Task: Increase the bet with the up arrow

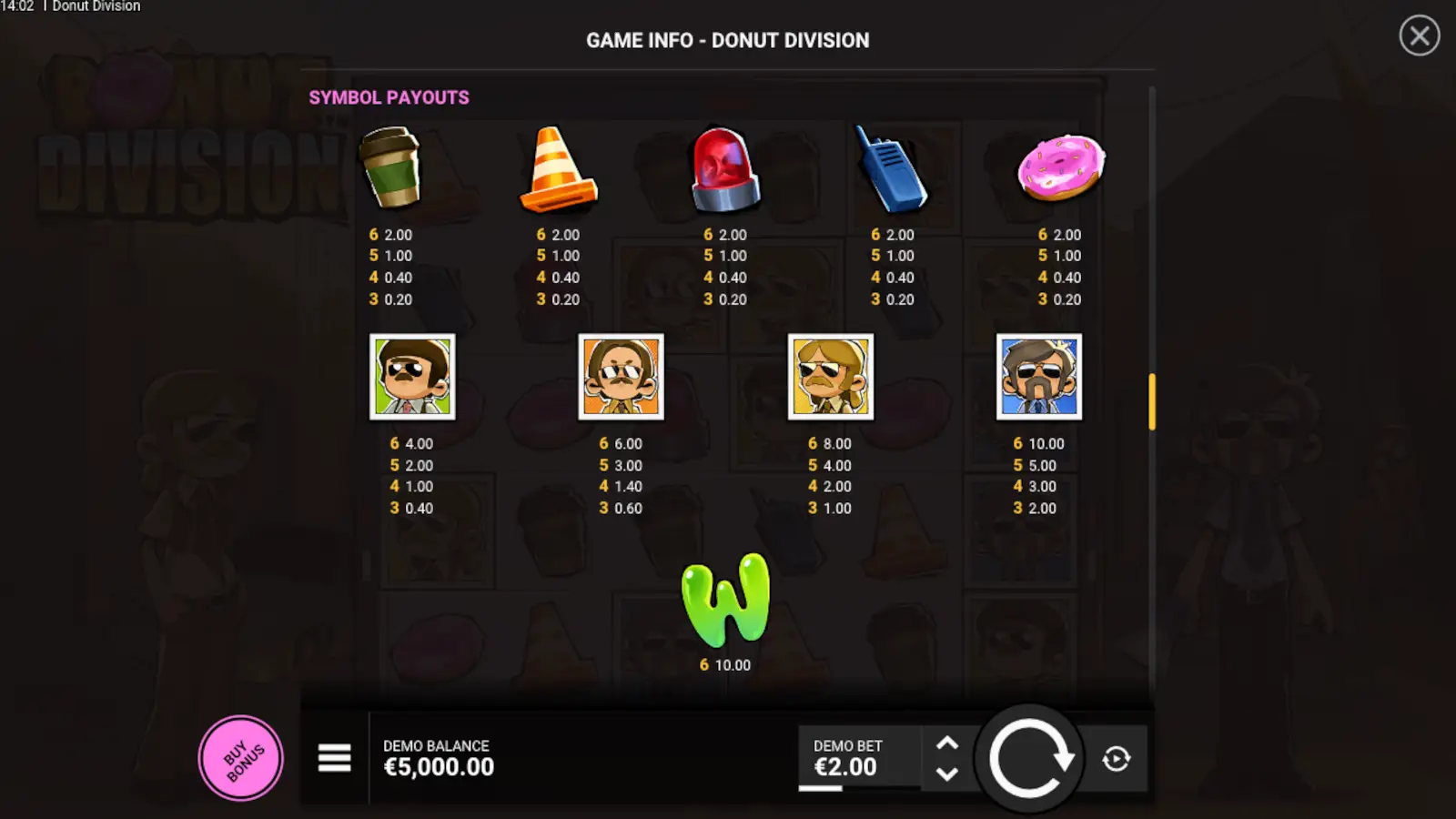Action: click(949, 742)
